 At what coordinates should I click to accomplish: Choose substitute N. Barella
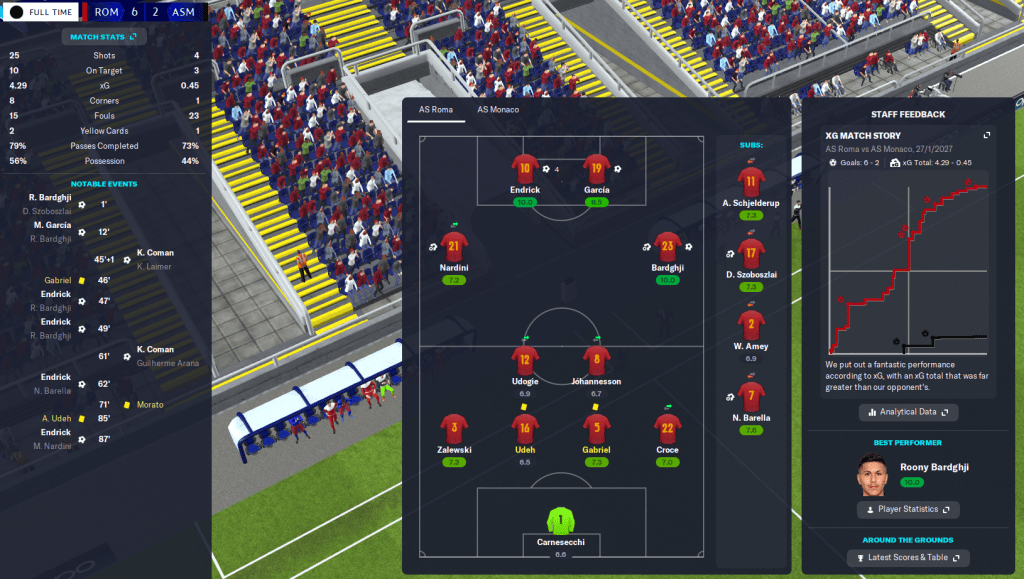(x=751, y=397)
